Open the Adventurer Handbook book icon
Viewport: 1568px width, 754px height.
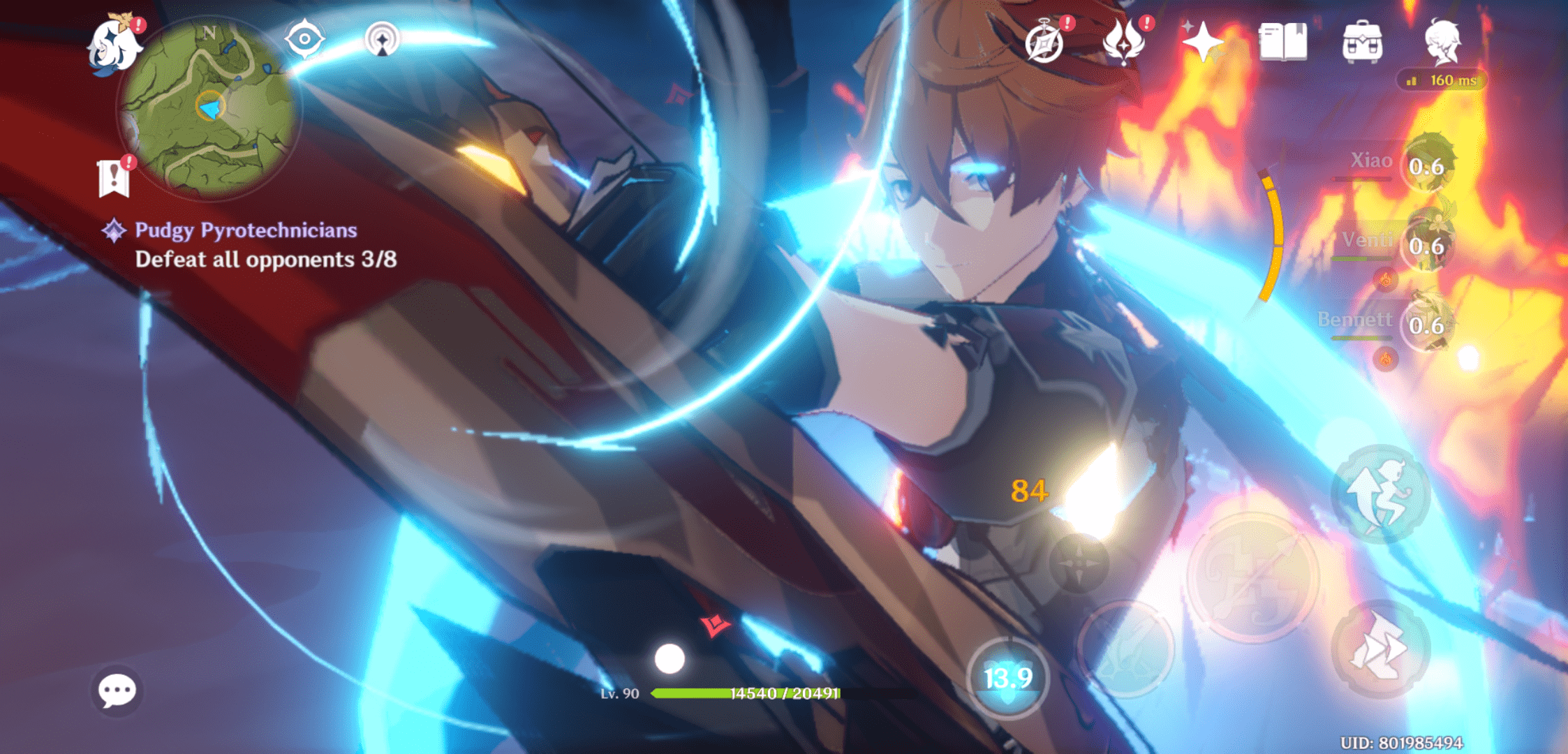[1283, 42]
